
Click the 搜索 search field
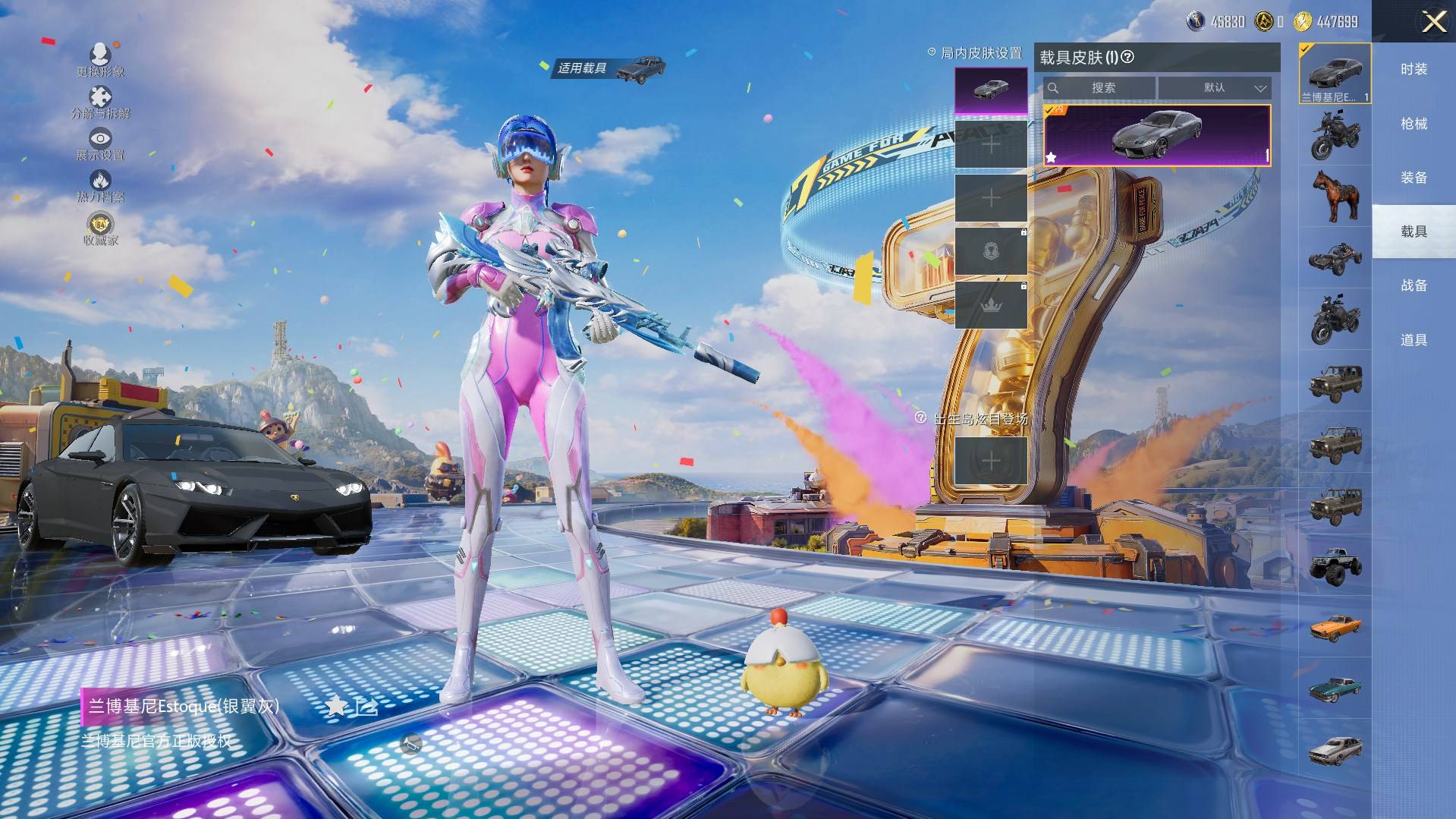(x=1099, y=88)
